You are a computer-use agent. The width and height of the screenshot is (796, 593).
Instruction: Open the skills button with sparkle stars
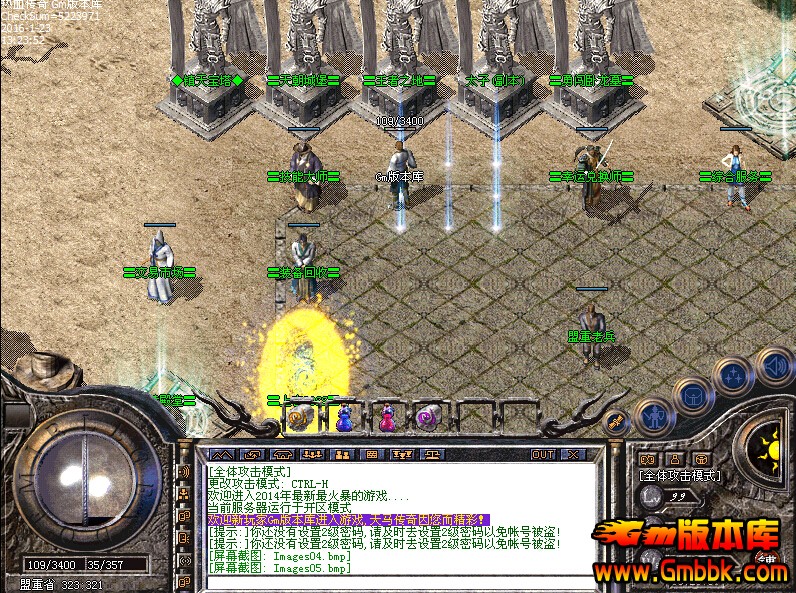(x=733, y=377)
